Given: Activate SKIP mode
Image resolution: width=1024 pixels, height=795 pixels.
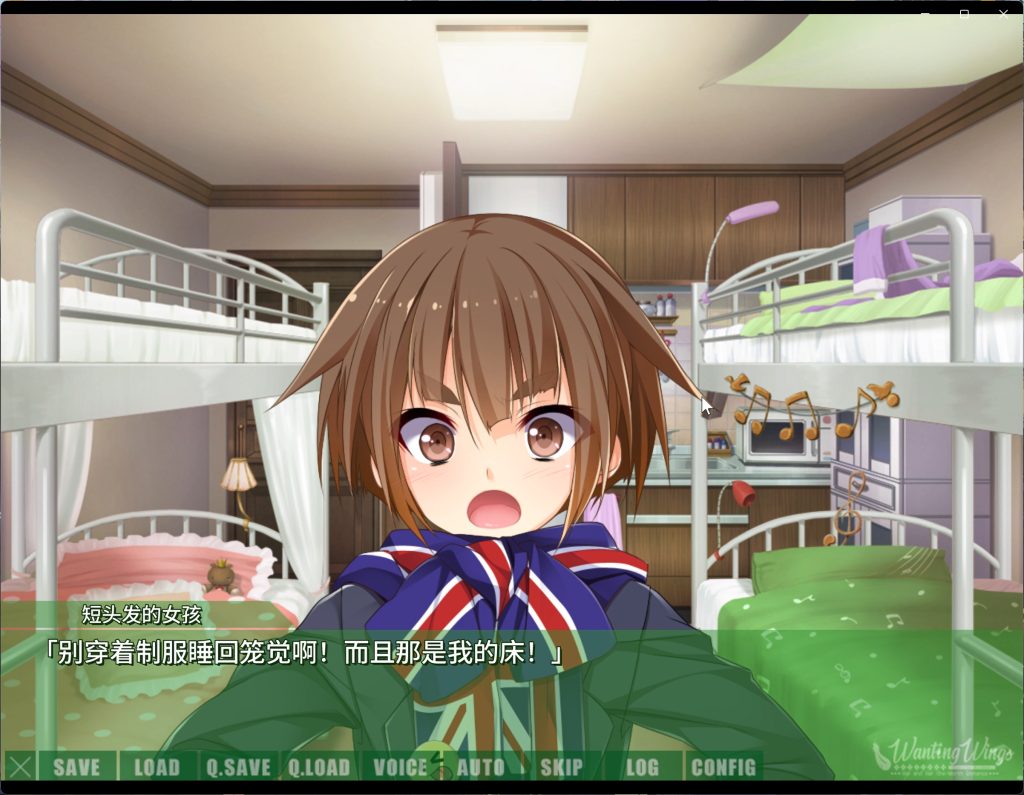Looking at the screenshot, I should tap(561, 767).
